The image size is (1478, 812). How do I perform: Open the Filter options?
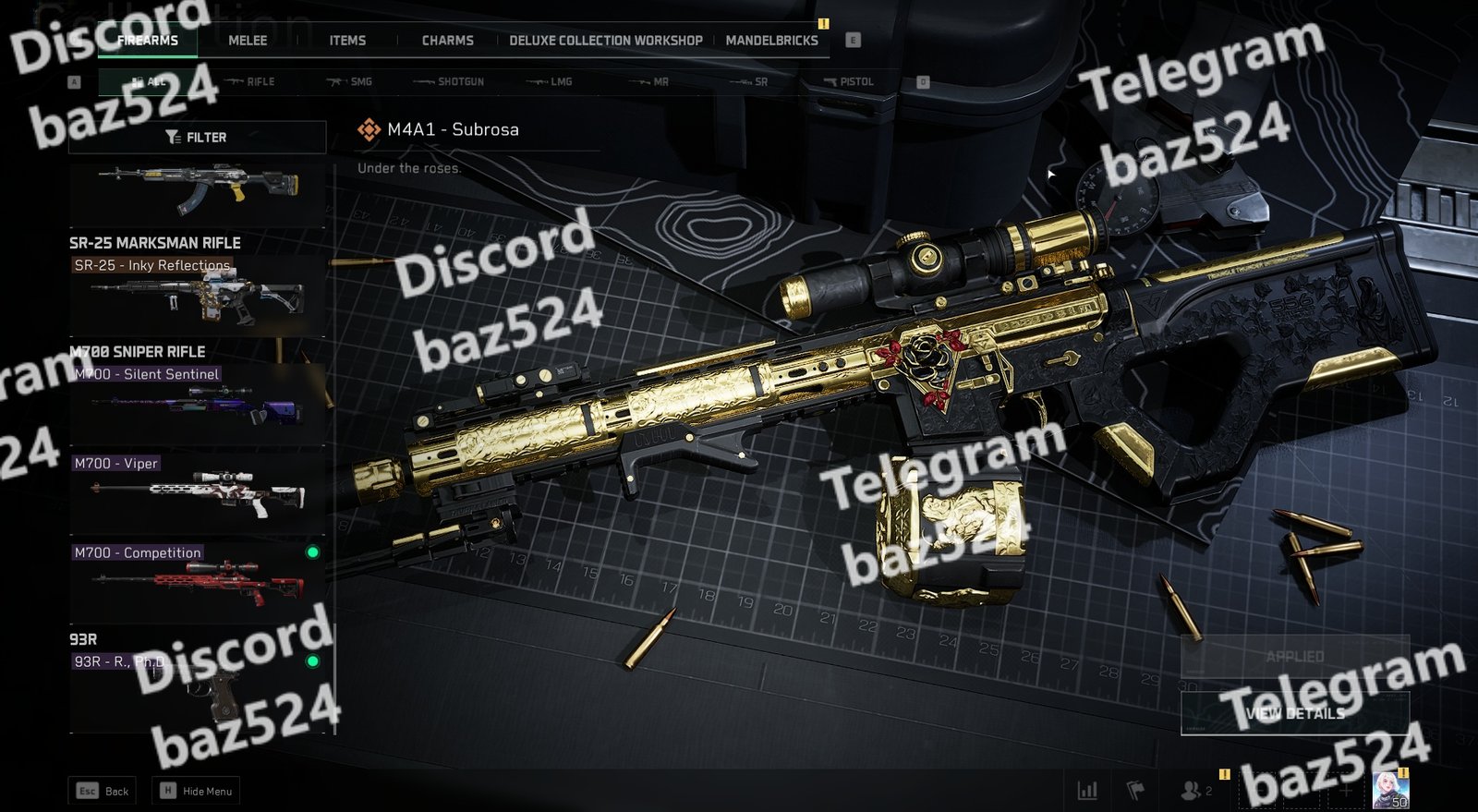[197, 138]
